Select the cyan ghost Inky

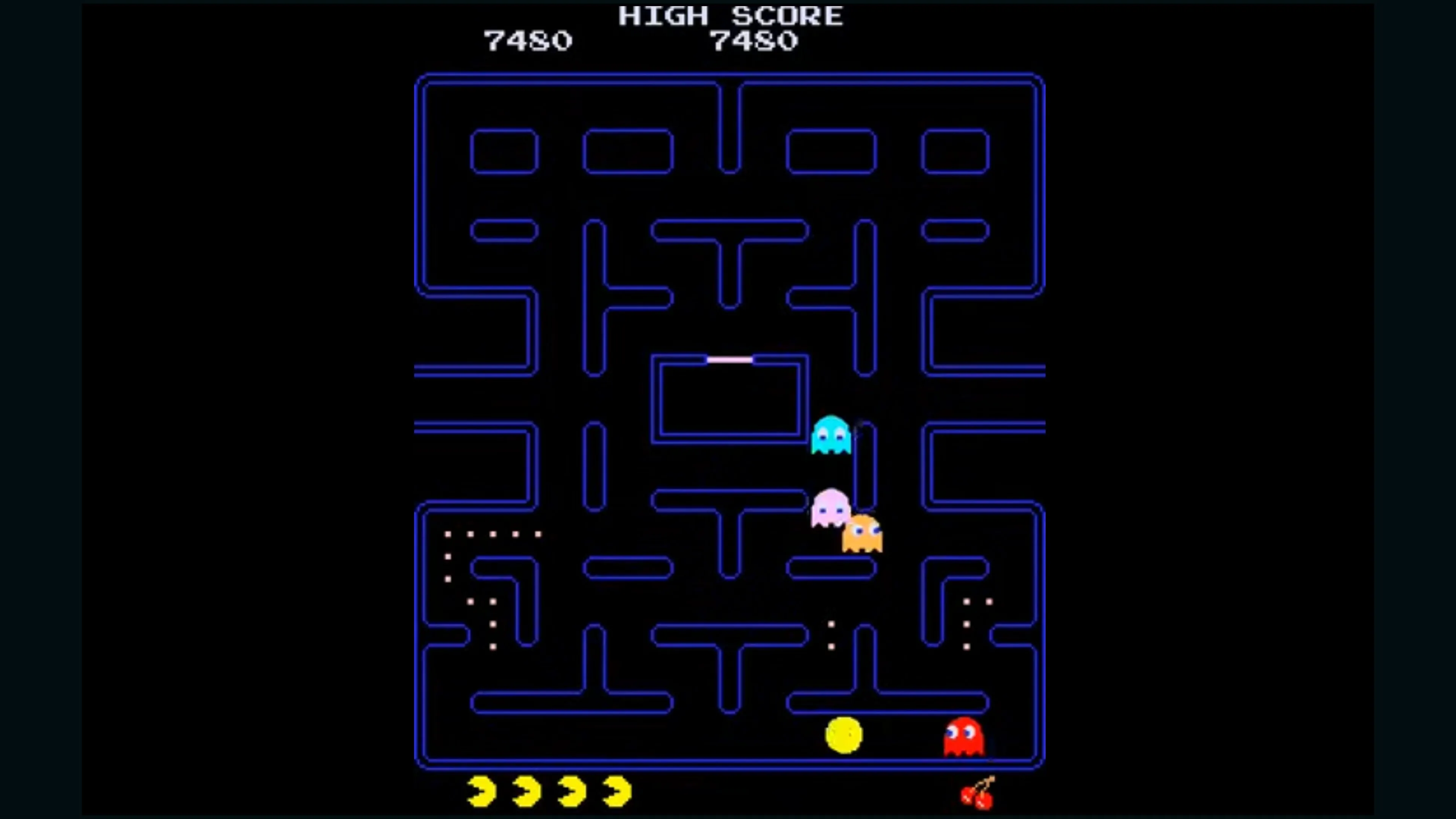click(x=831, y=434)
